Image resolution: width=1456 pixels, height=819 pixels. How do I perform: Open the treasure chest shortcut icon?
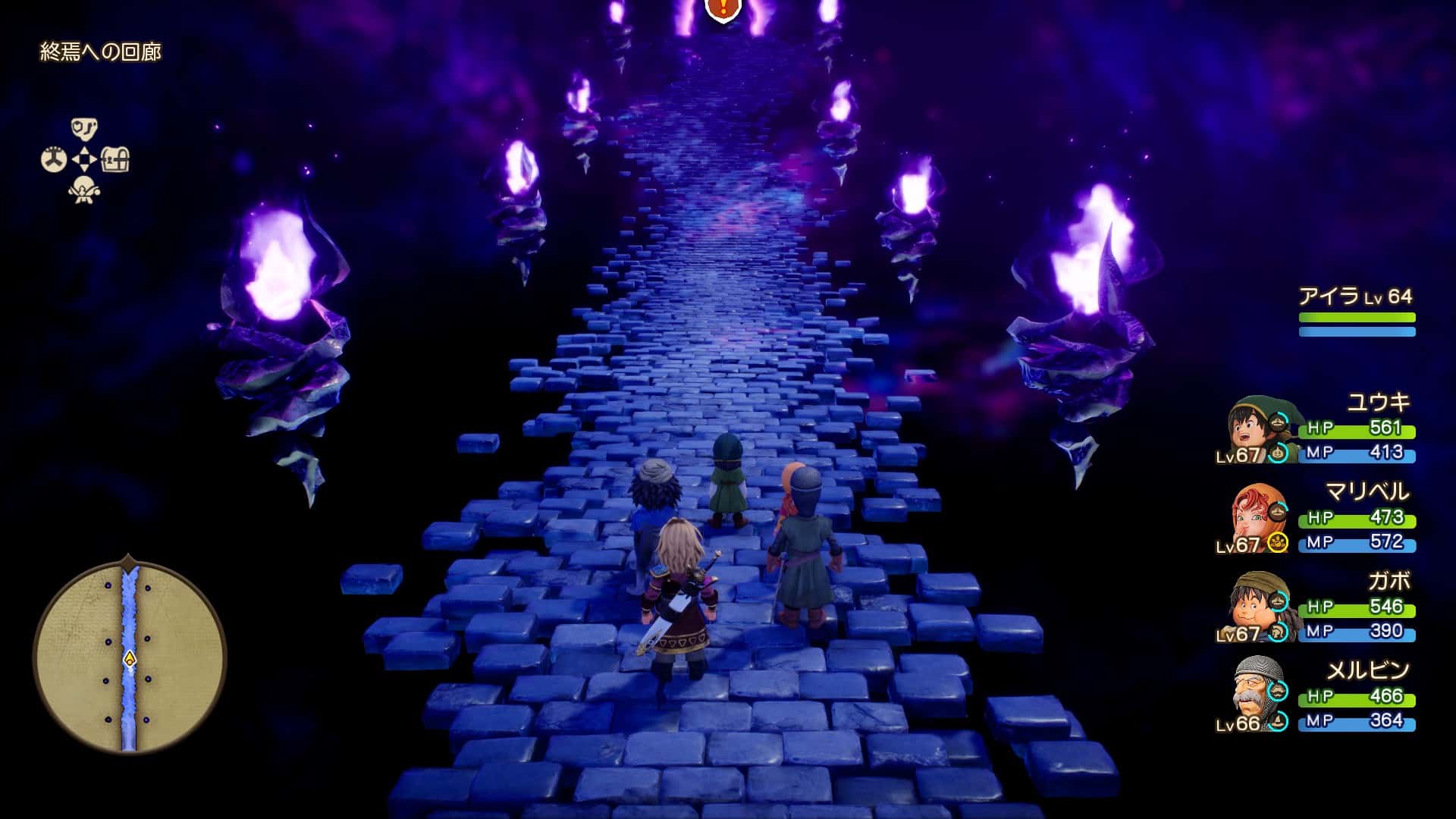[x=115, y=160]
